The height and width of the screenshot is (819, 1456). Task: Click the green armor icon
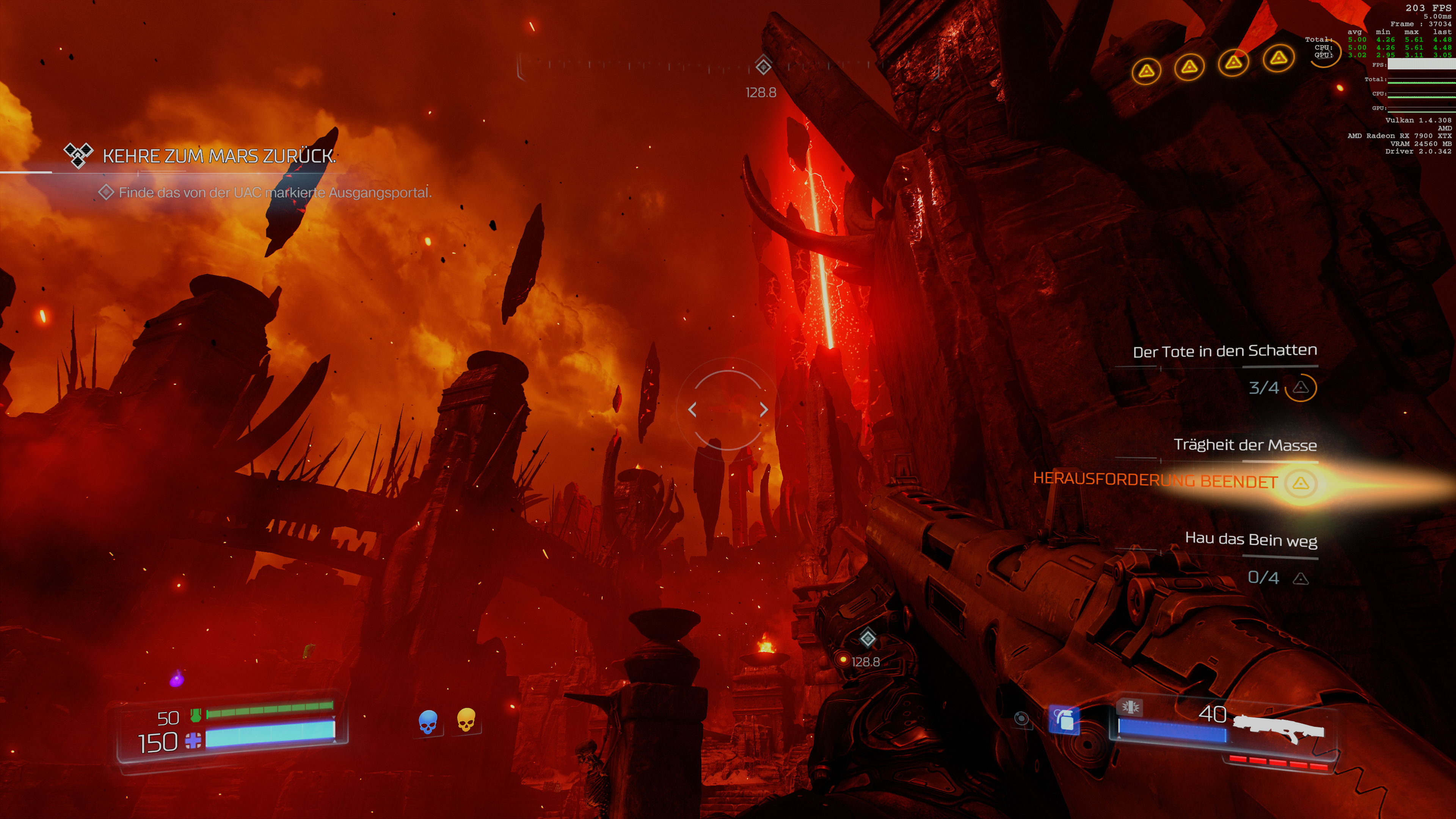tap(196, 715)
